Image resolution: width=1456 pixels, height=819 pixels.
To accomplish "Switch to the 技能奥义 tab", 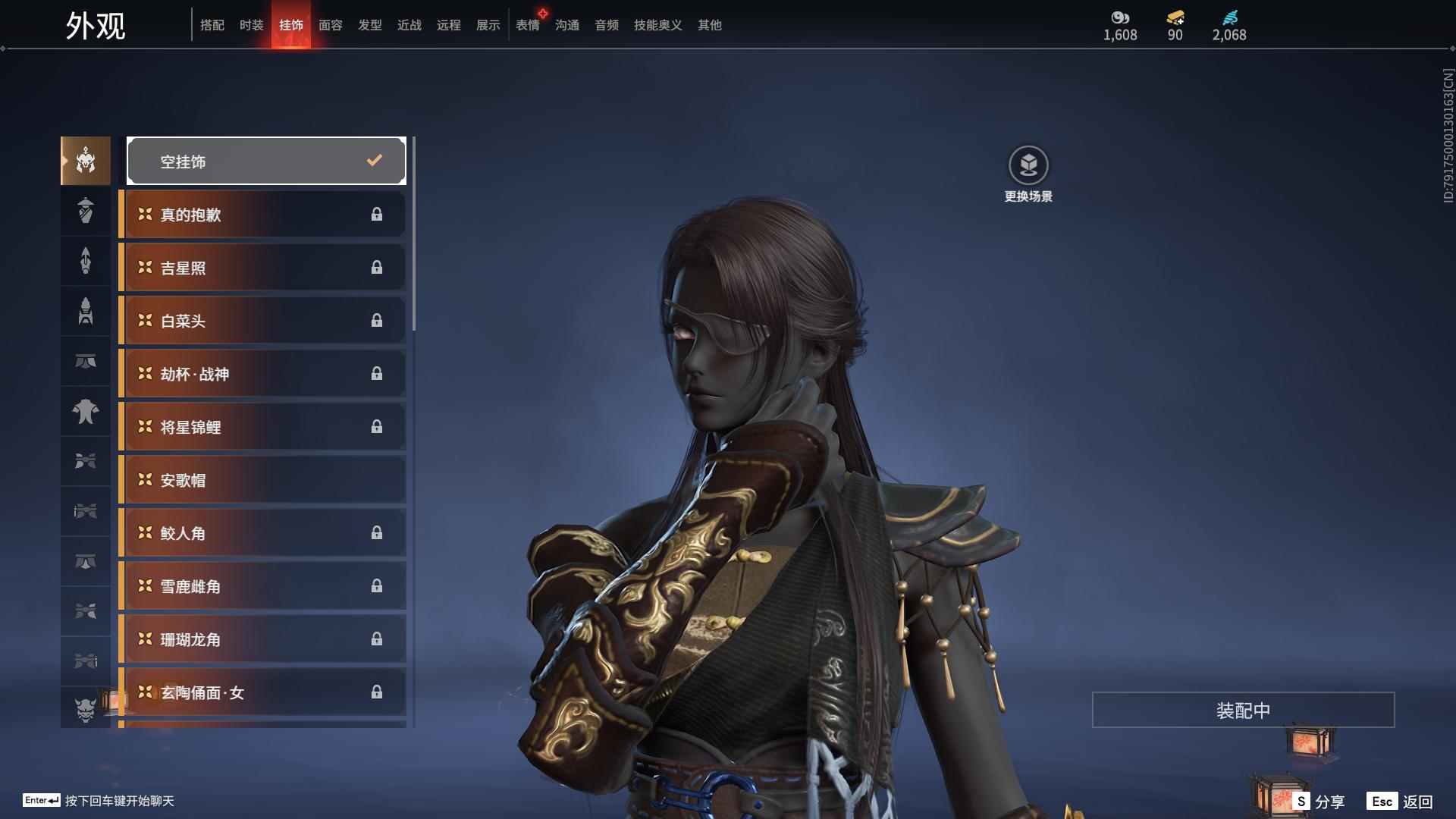I will [x=658, y=25].
